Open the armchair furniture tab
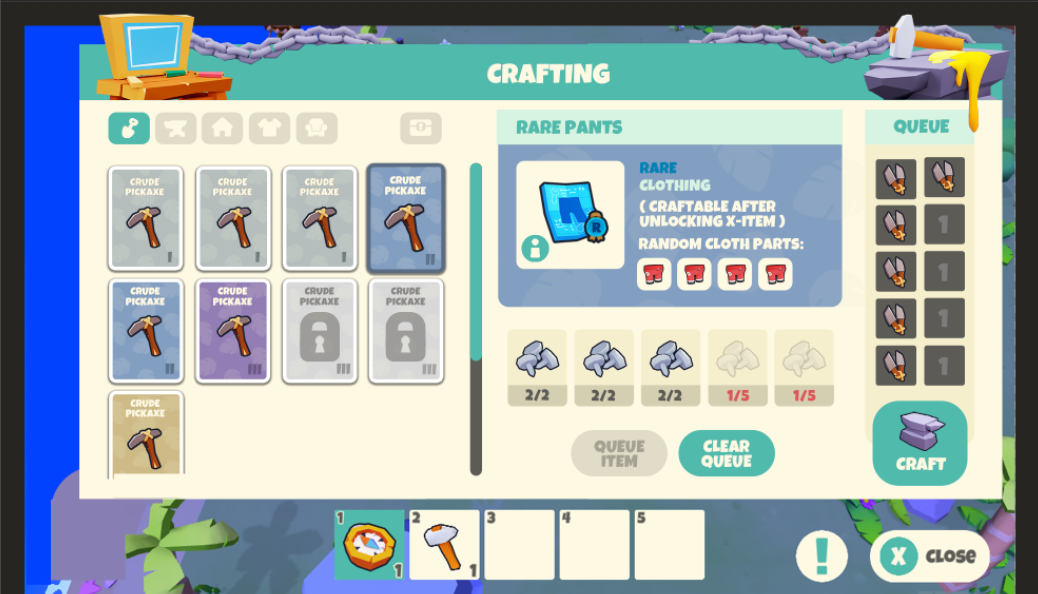Viewport: 1038px width, 594px height. tap(316, 128)
